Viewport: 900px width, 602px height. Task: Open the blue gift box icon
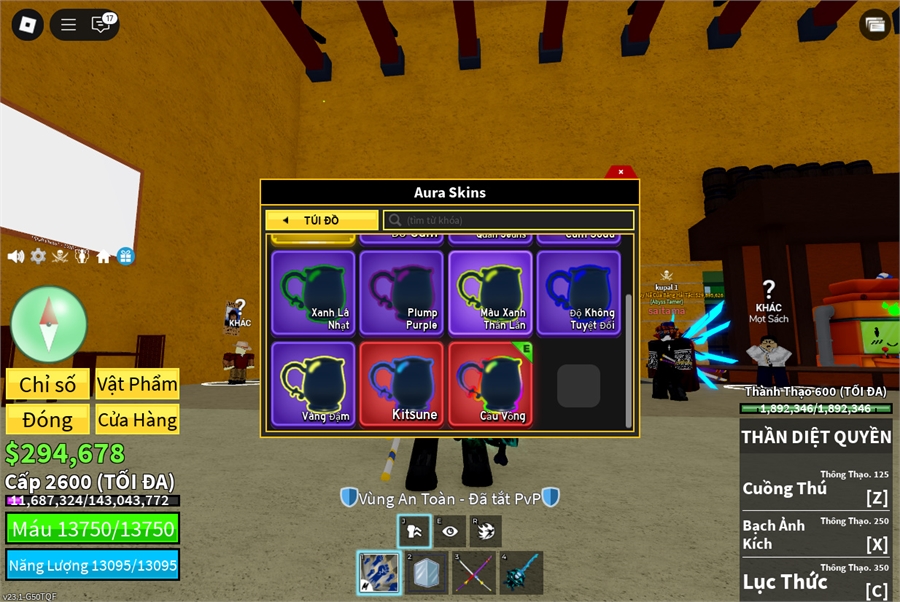coord(125,256)
